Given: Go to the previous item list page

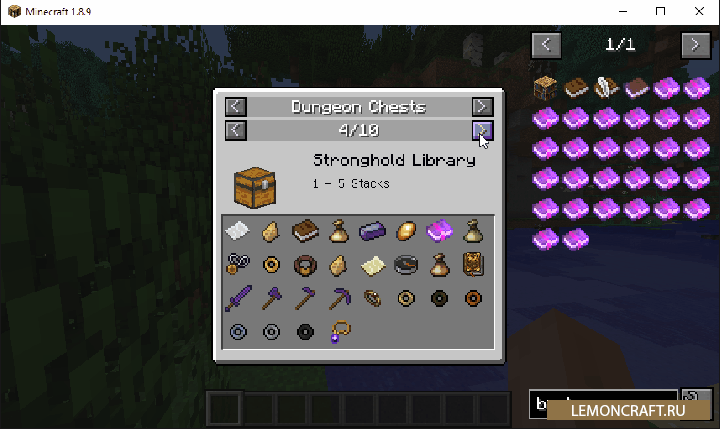Looking at the screenshot, I should click(x=546, y=45).
